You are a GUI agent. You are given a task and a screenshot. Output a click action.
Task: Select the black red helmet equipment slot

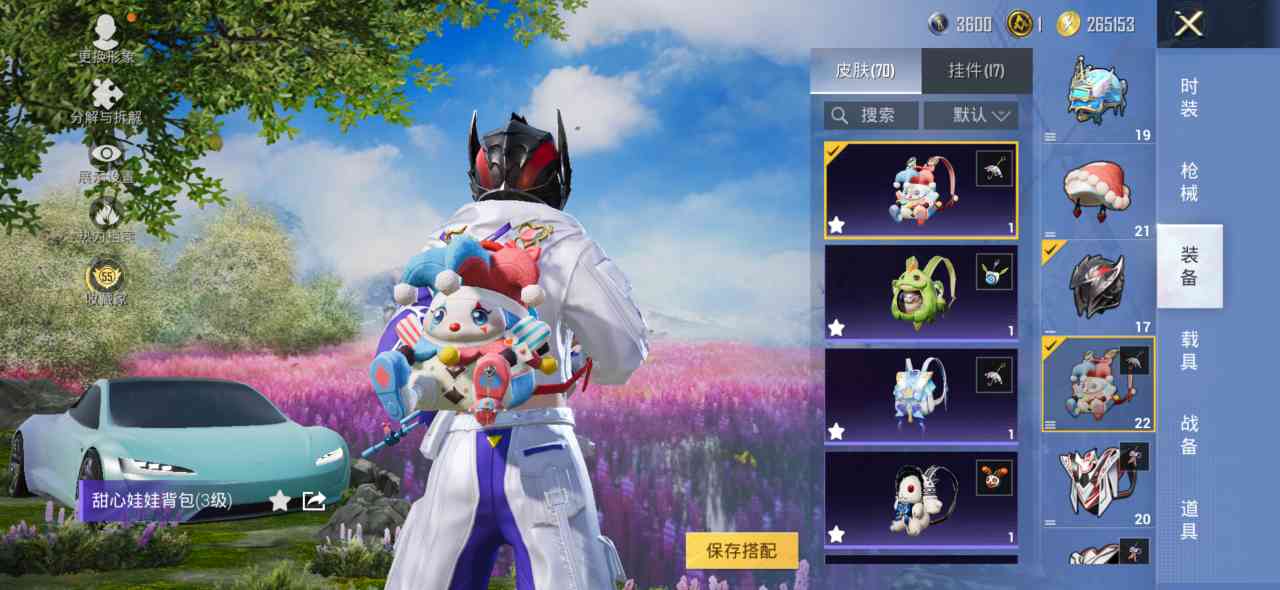(x=1098, y=287)
